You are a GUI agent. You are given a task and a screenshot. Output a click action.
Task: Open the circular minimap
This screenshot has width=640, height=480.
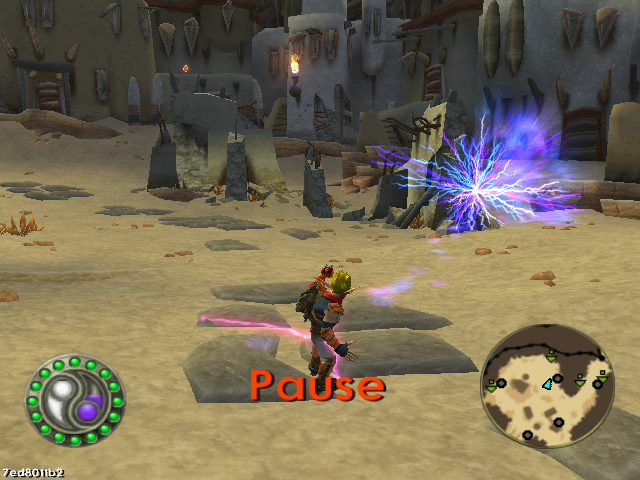547,385
